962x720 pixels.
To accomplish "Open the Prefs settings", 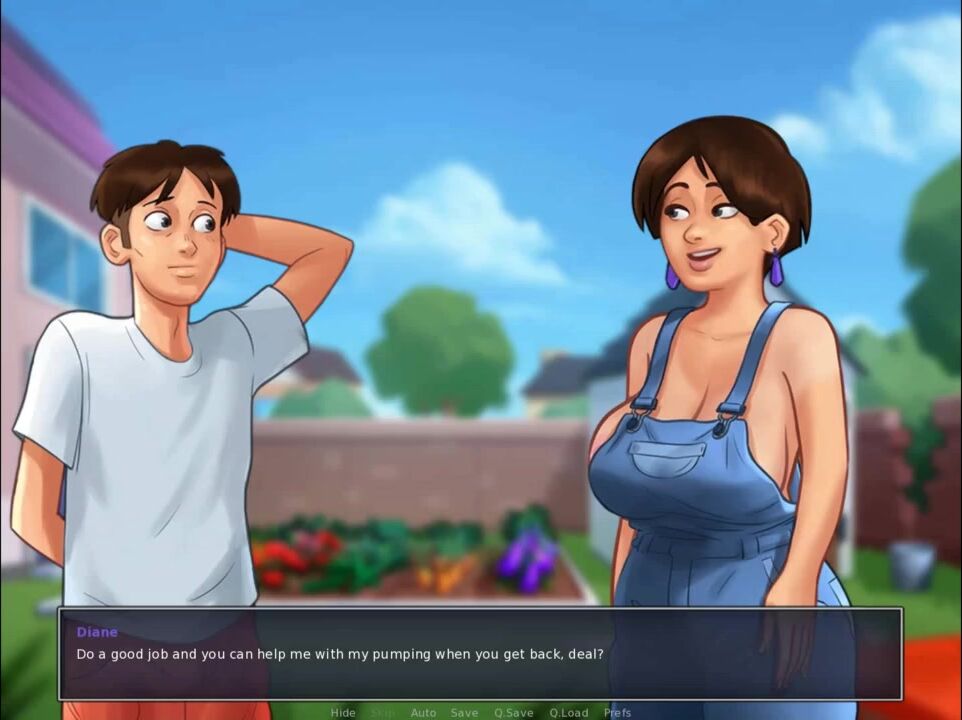I will pos(617,713).
